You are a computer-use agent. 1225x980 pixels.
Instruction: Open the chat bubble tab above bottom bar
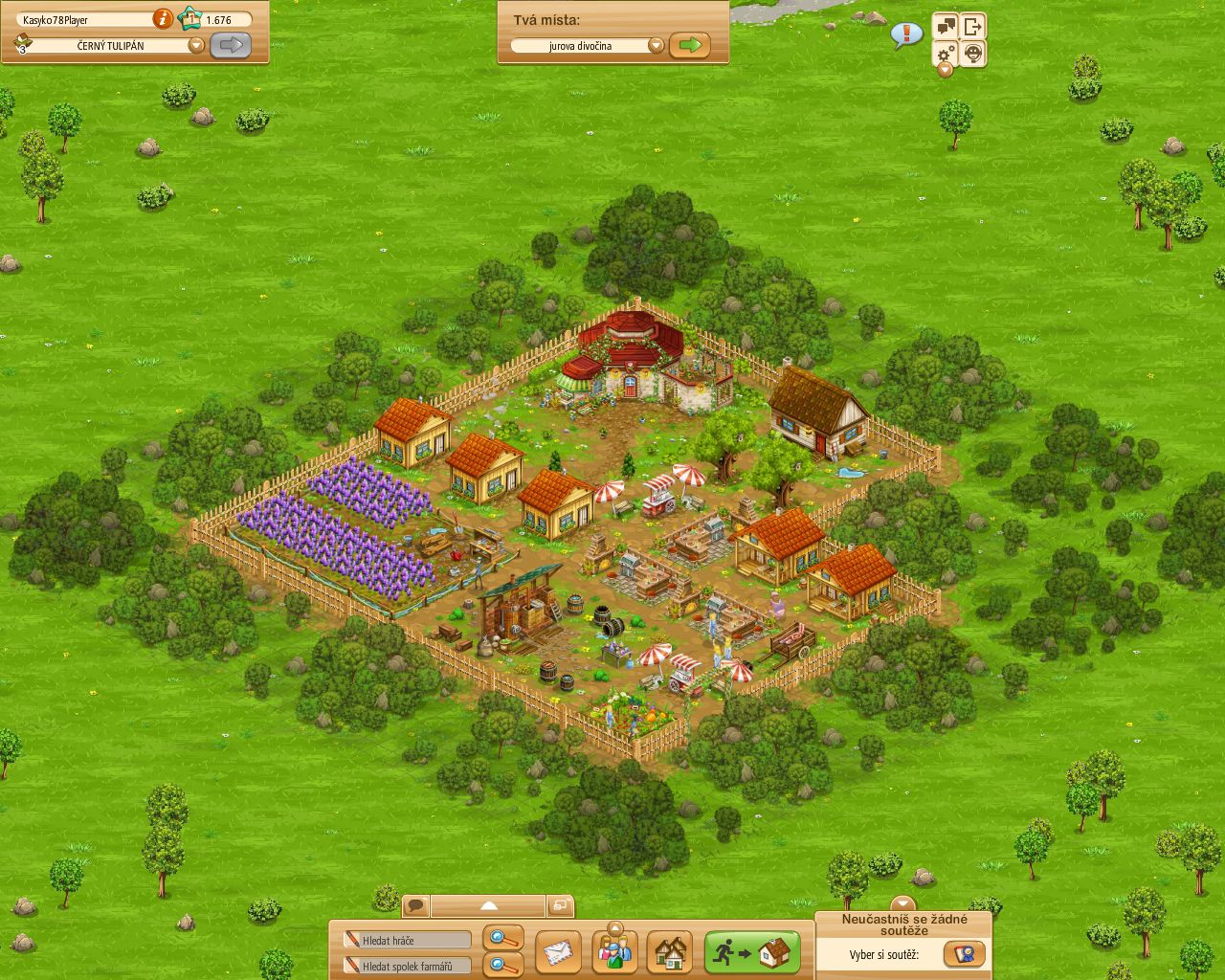tap(415, 903)
